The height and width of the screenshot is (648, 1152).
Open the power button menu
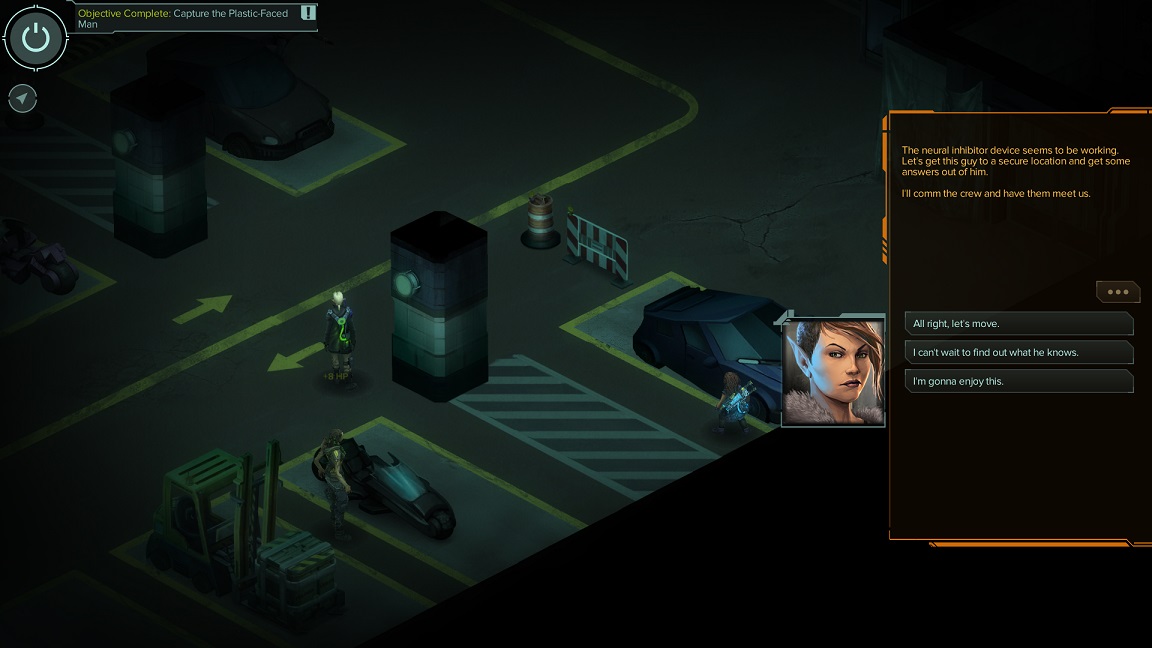click(35, 39)
